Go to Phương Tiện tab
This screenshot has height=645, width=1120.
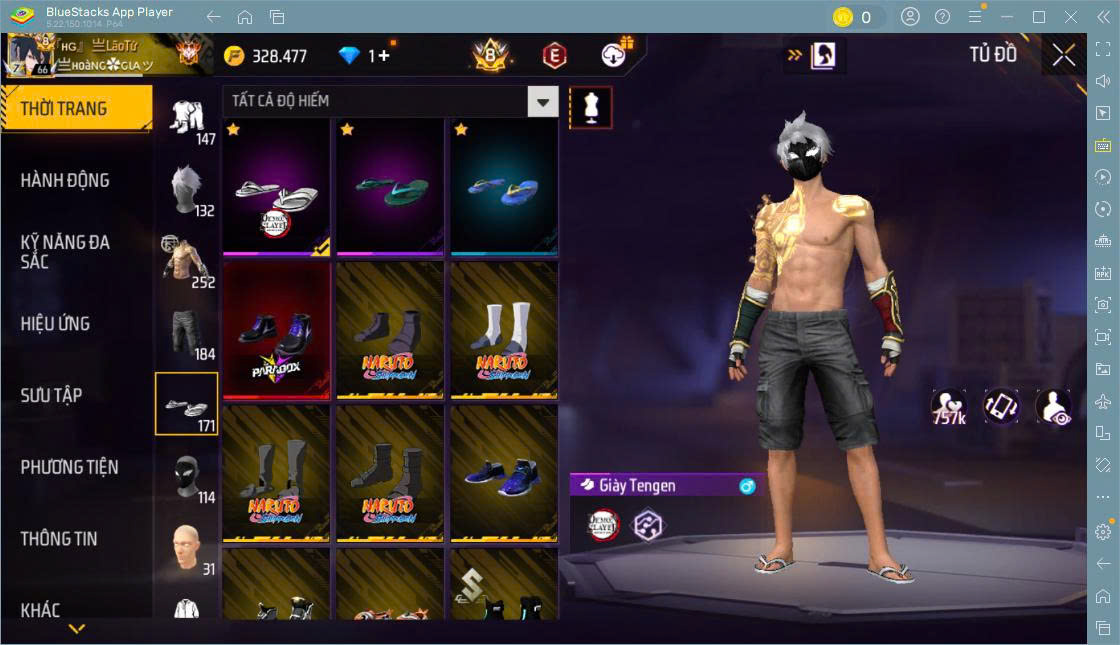(x=69, y=467)
